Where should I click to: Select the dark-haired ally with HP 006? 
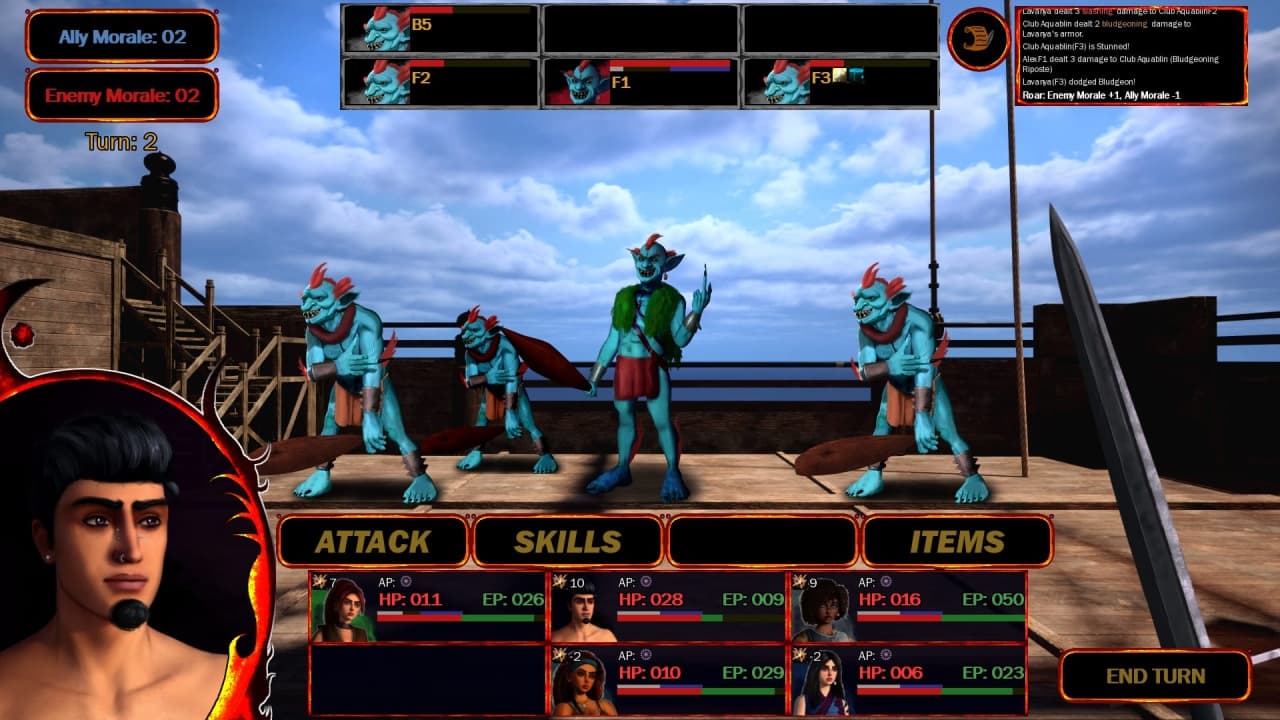coord(908,680)
